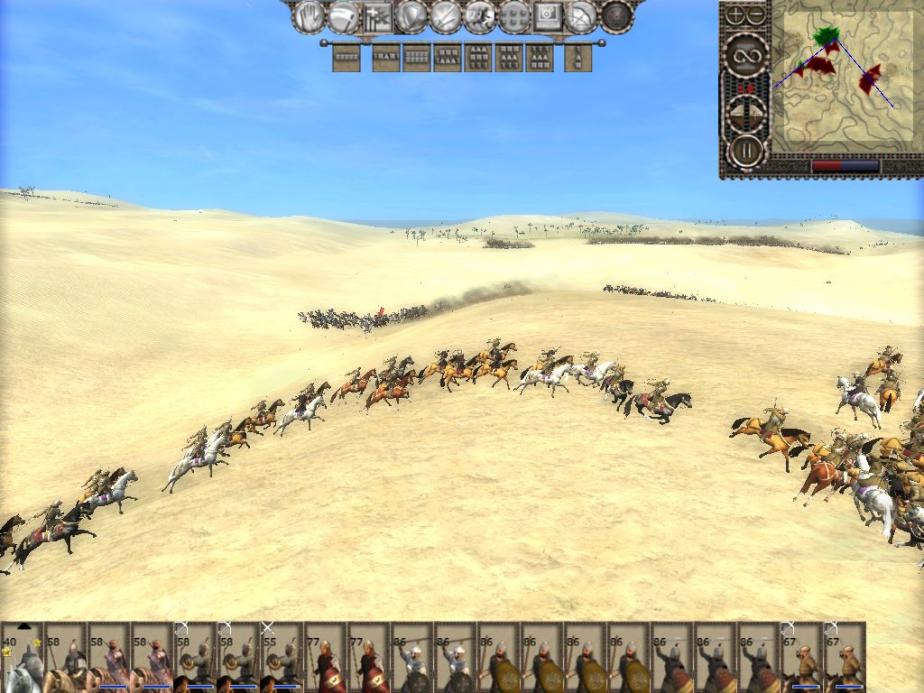Screen dimensions: 924x693
Task: Select the column formation banner
Action: 577,58
